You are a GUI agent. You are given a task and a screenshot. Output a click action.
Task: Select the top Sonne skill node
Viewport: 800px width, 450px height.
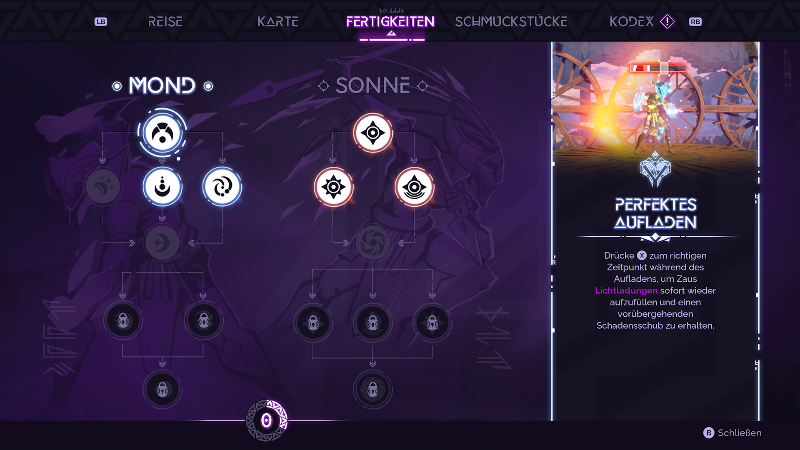372,132
